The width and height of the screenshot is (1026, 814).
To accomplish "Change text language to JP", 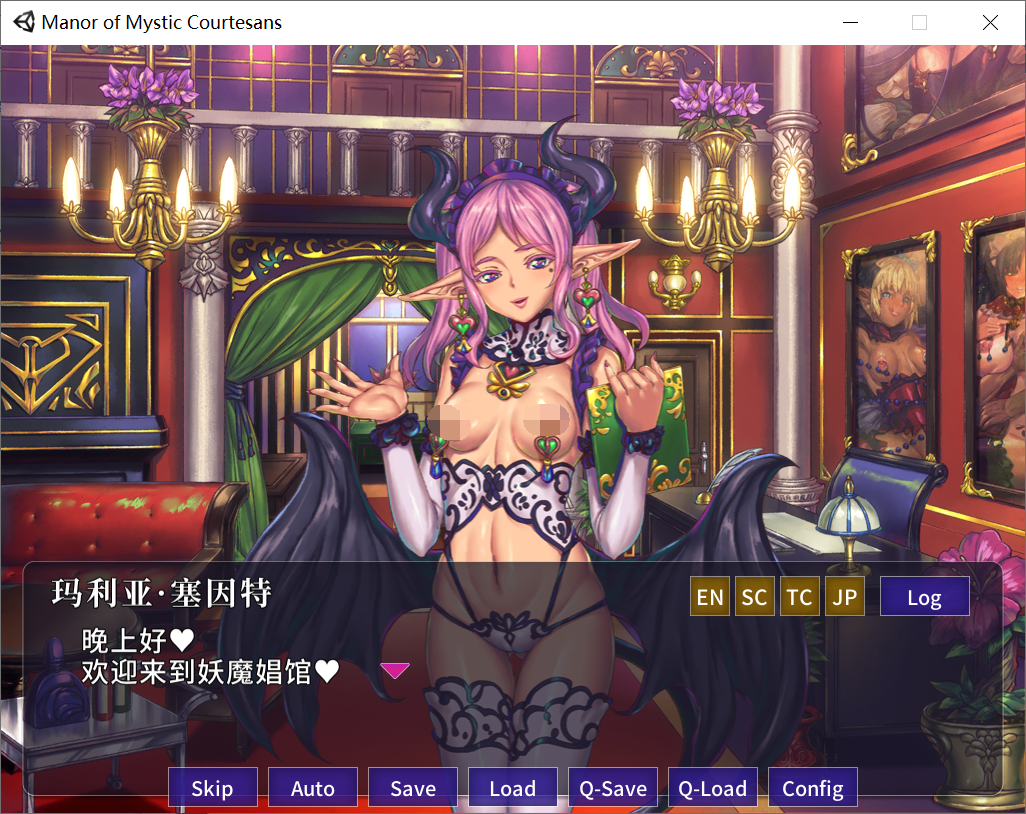I will (844, 597).
